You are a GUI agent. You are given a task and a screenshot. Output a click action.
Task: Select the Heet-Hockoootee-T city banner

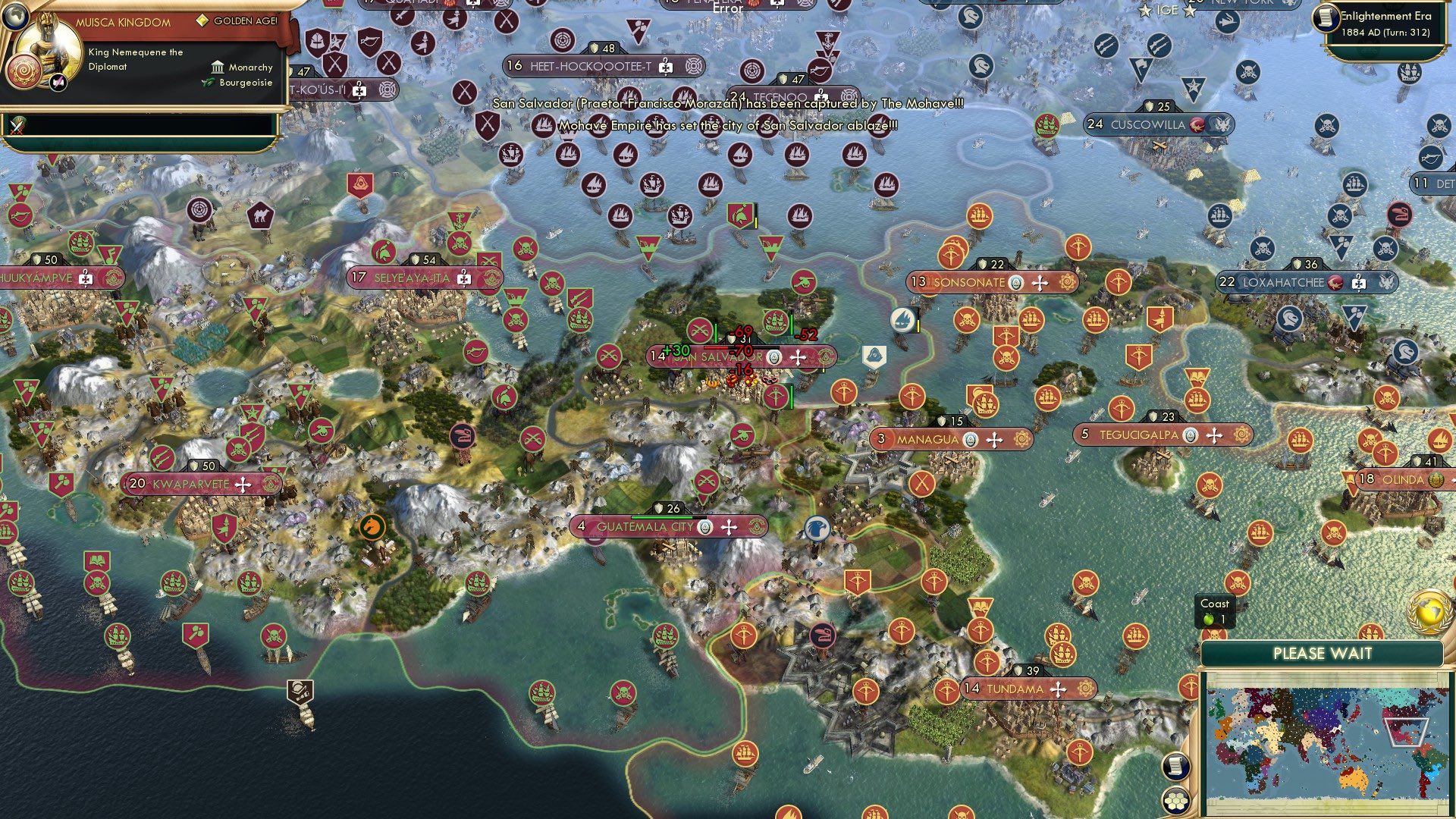pyautogui.click(x=591, y=66)
